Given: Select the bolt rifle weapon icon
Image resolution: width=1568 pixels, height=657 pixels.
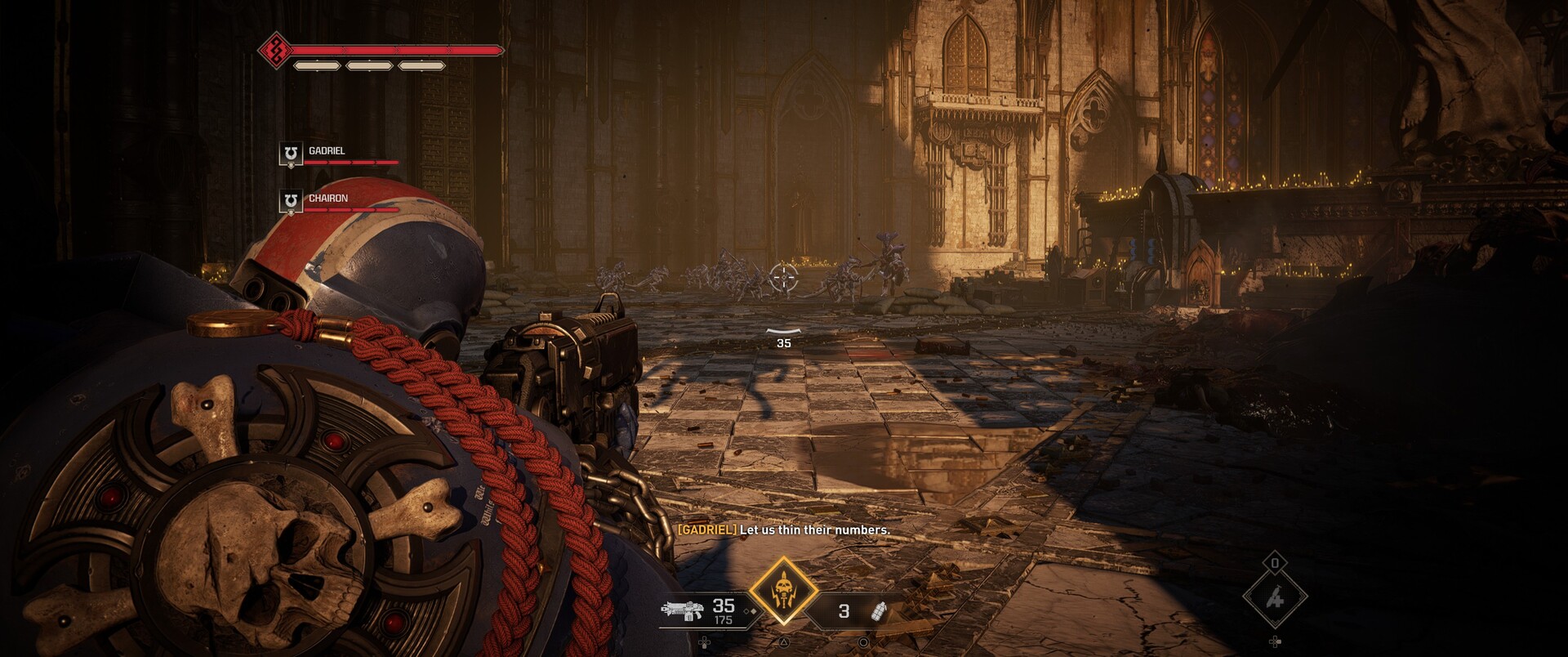Looking at the screenshot, I should pyautogui.click(x=682, y=610).
